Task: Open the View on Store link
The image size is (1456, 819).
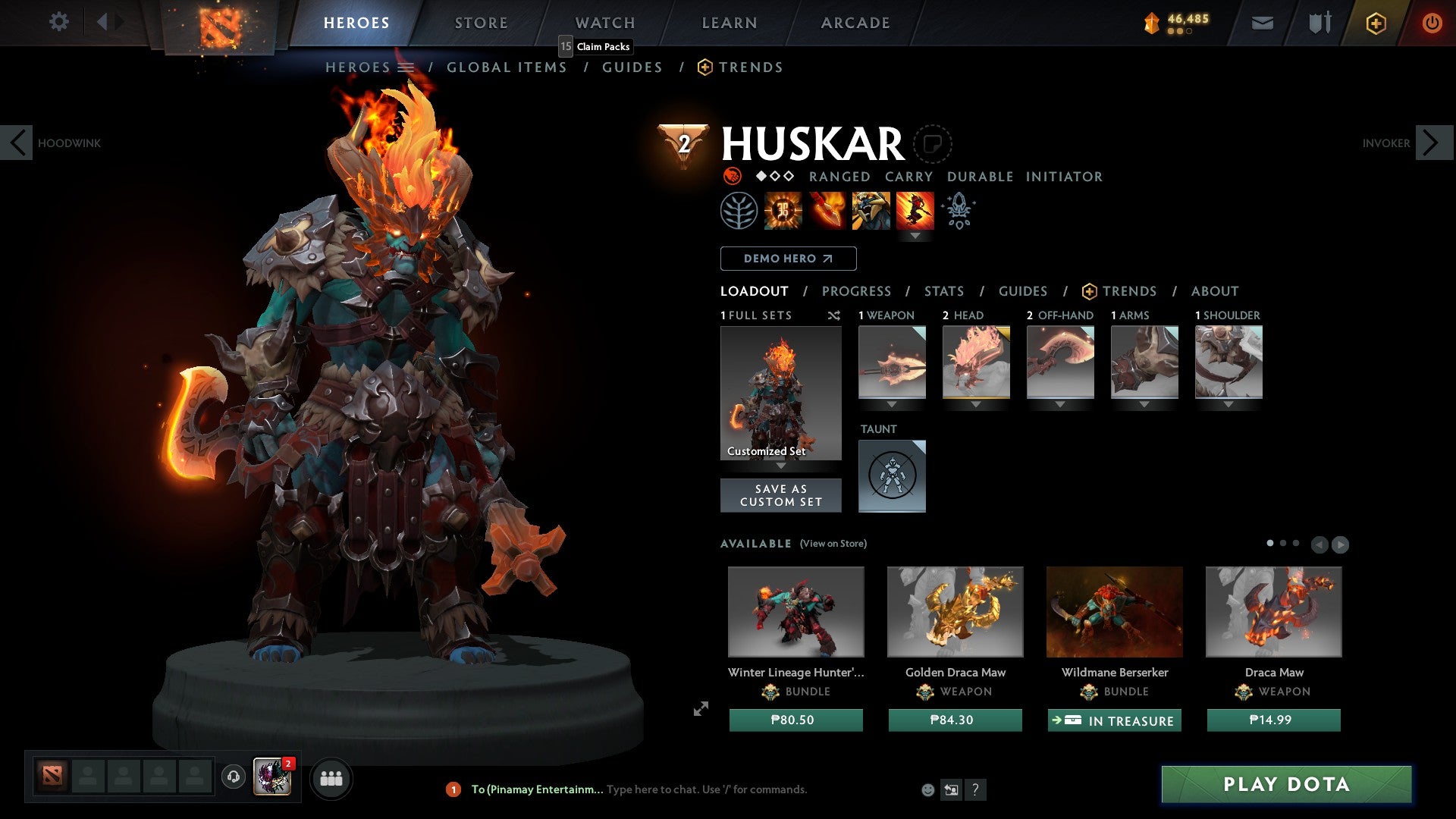Action: pyautogui.click(x=834, y=544)
